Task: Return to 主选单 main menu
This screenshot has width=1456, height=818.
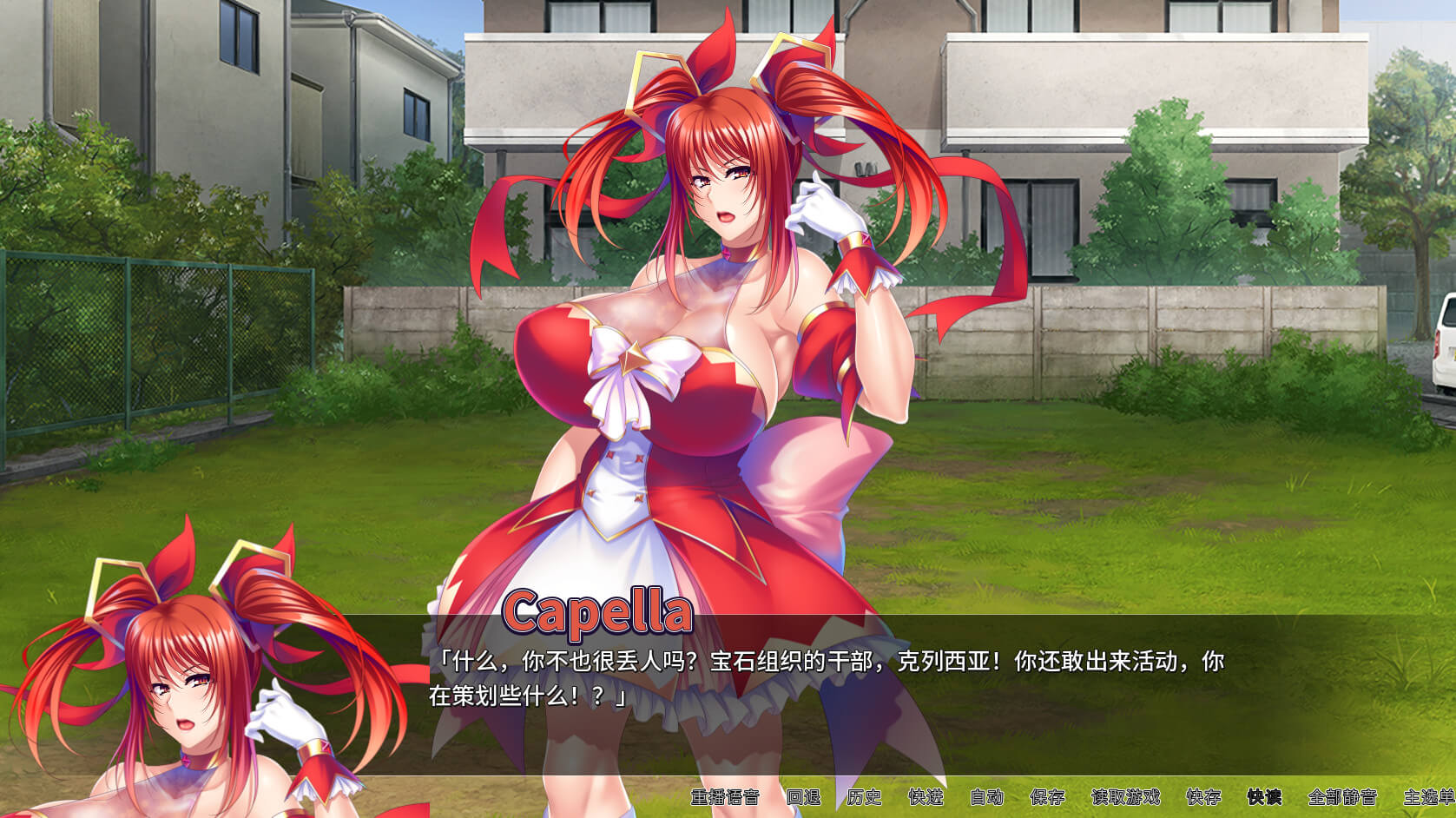Action: click(x=1428, y=797)
